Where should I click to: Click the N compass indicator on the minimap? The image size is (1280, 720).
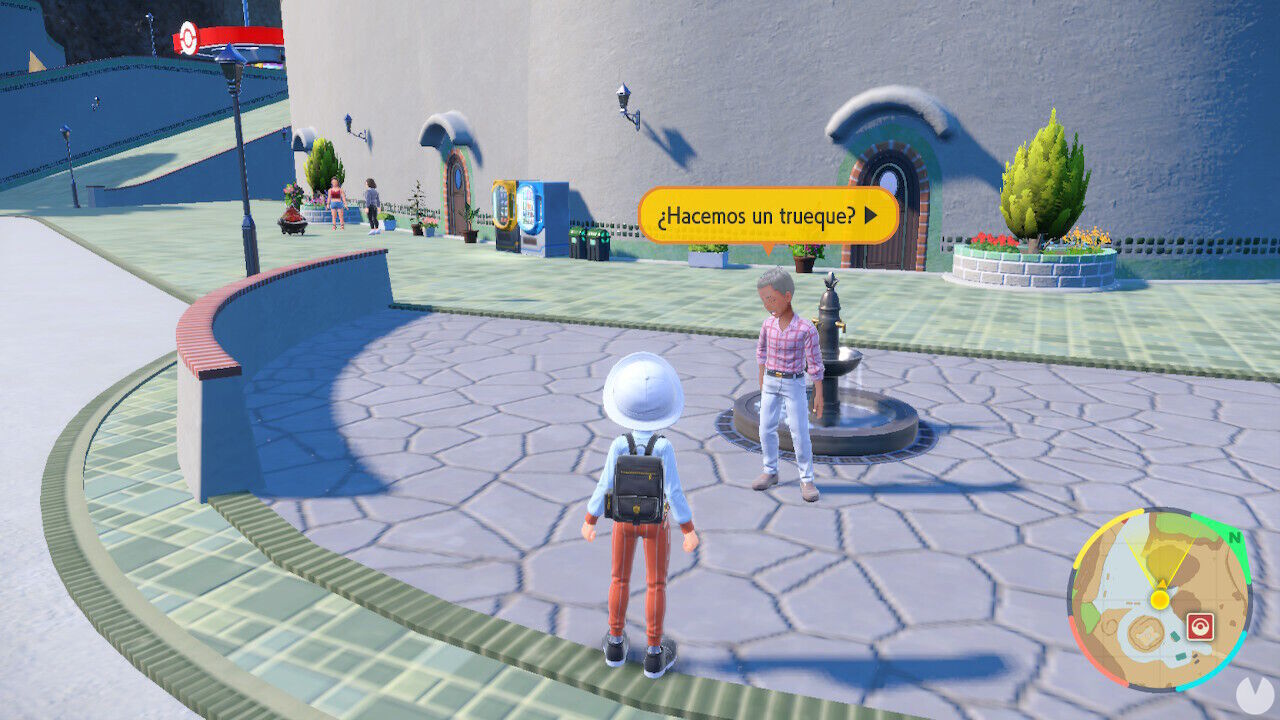[x=1236, y=538]
